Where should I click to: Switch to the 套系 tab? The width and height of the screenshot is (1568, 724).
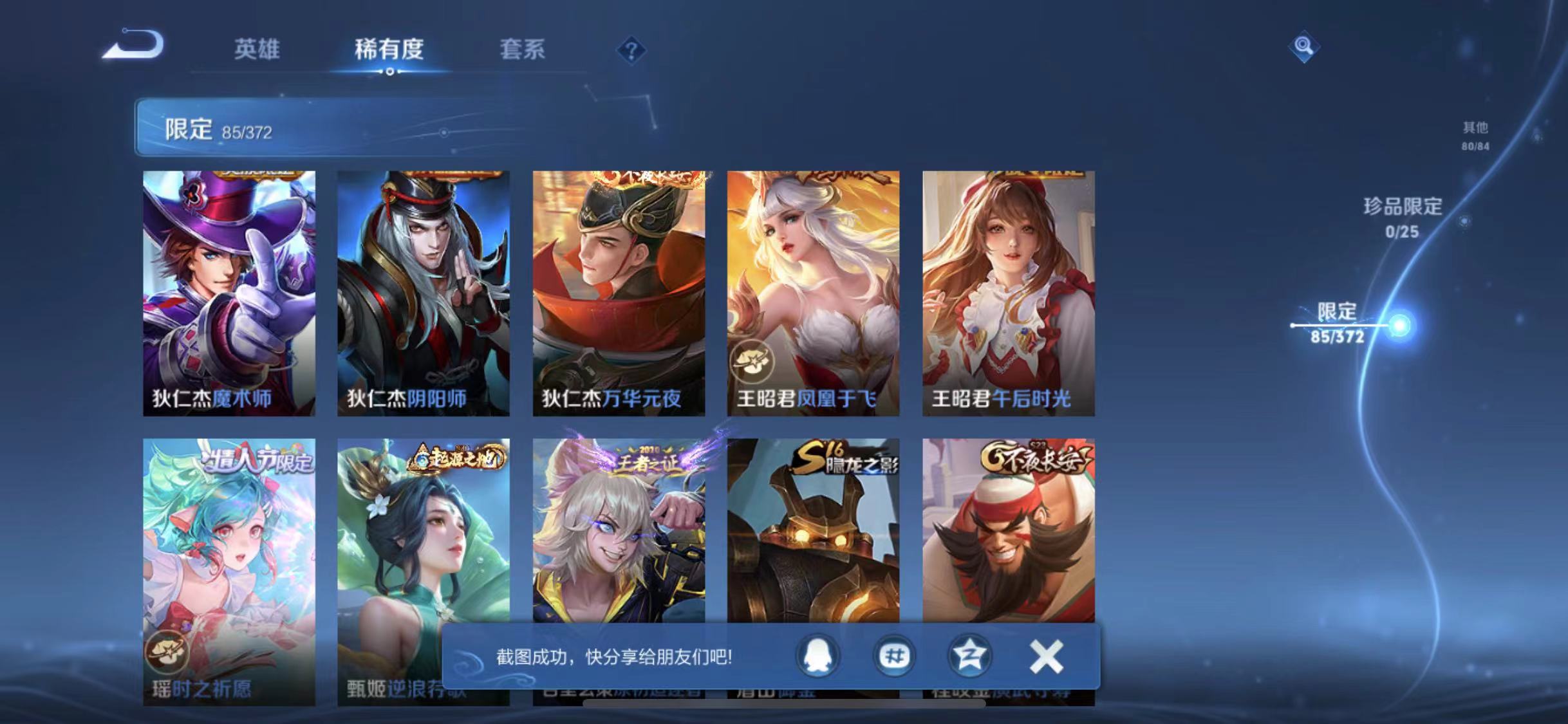(523, 51)
